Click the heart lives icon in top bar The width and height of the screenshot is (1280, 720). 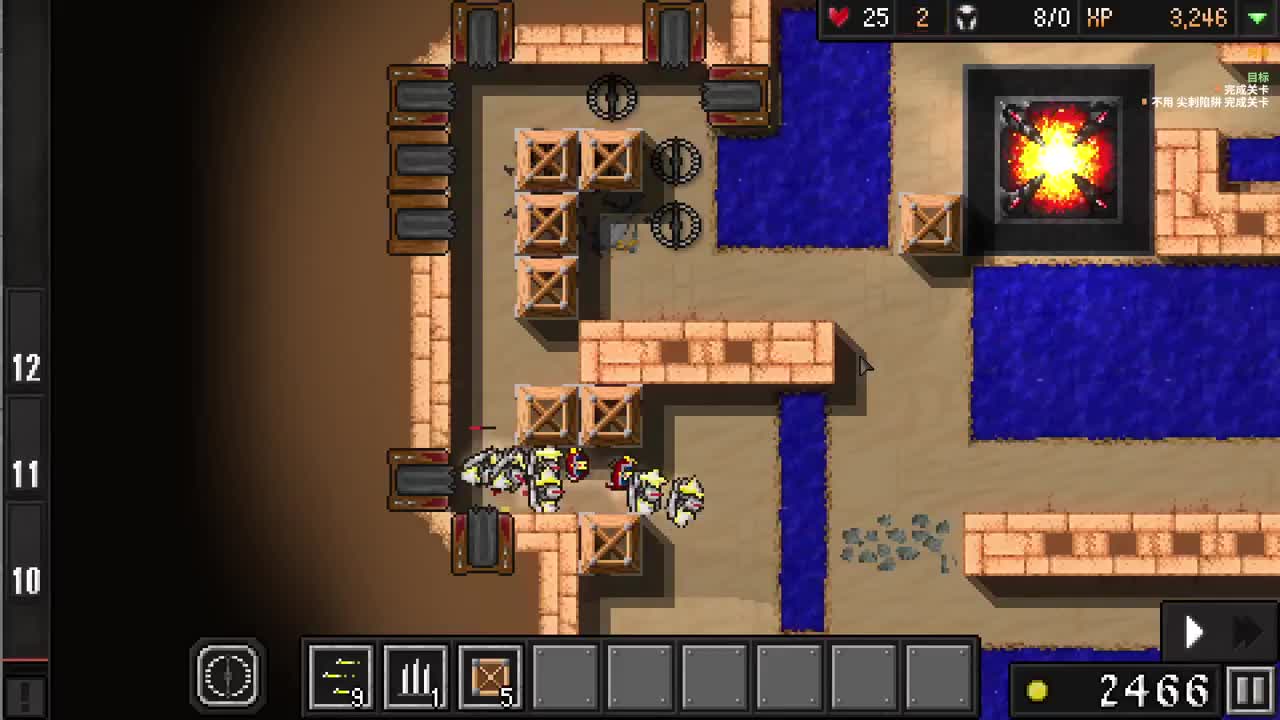(838, 17)
